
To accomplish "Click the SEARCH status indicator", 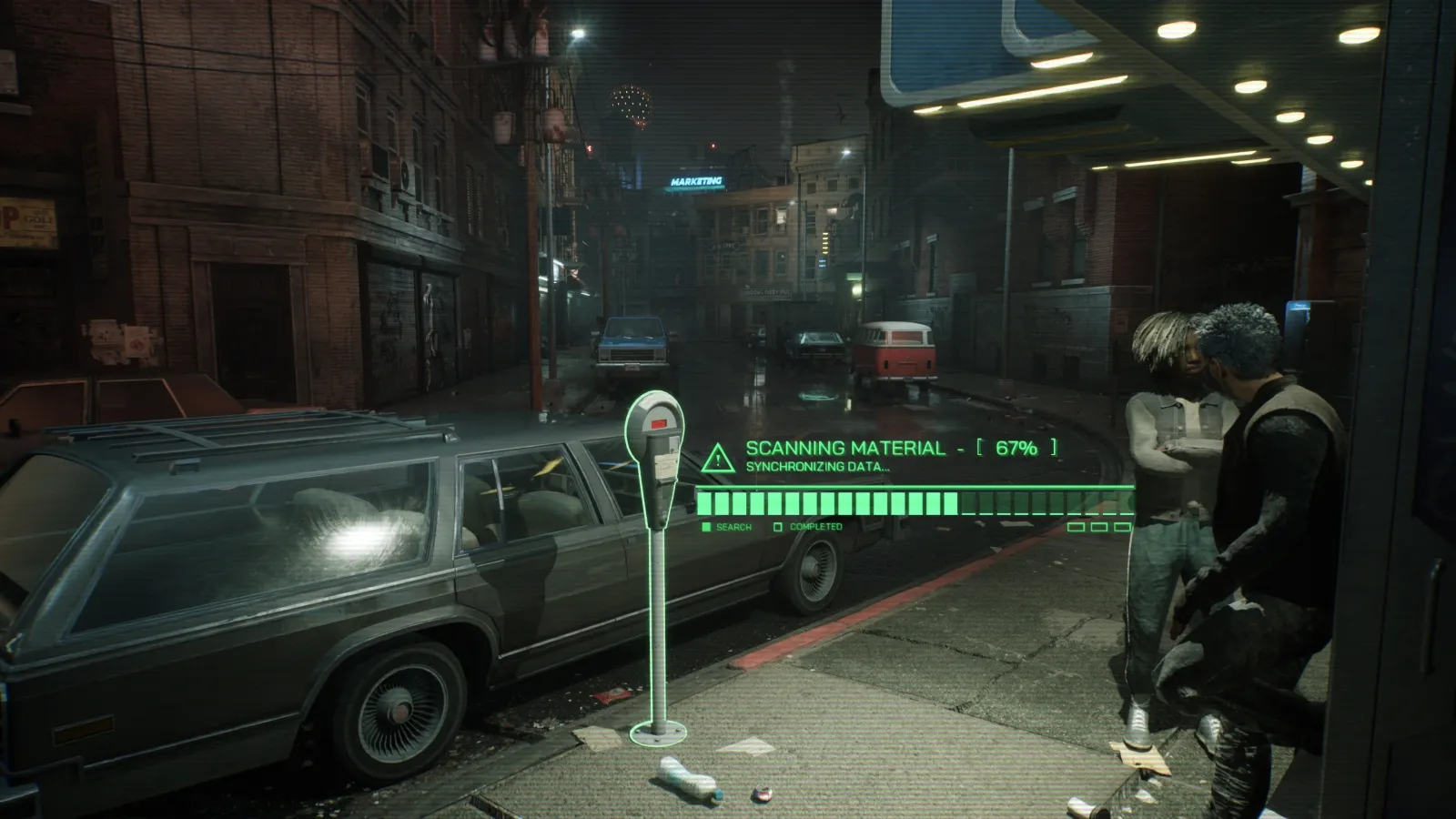I will coord(727,527).
